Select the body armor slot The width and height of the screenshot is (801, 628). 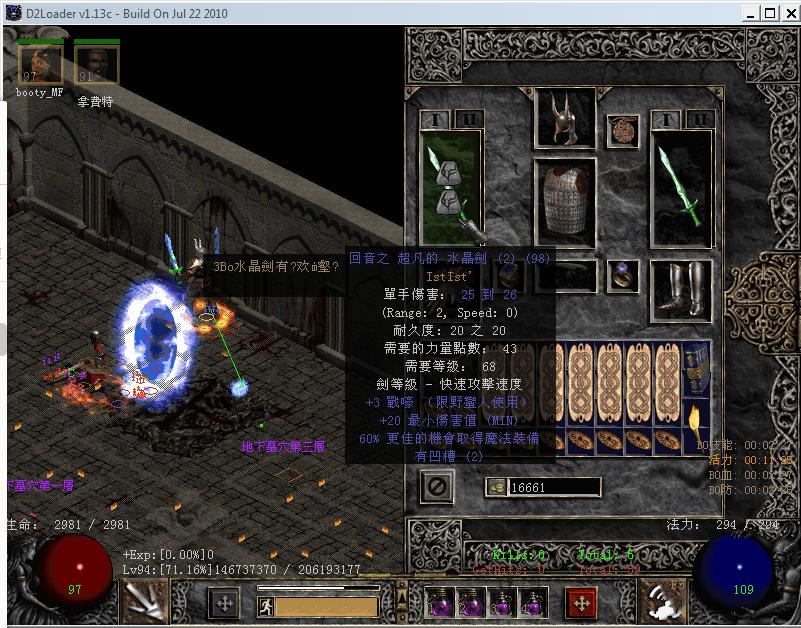[565, 201]
